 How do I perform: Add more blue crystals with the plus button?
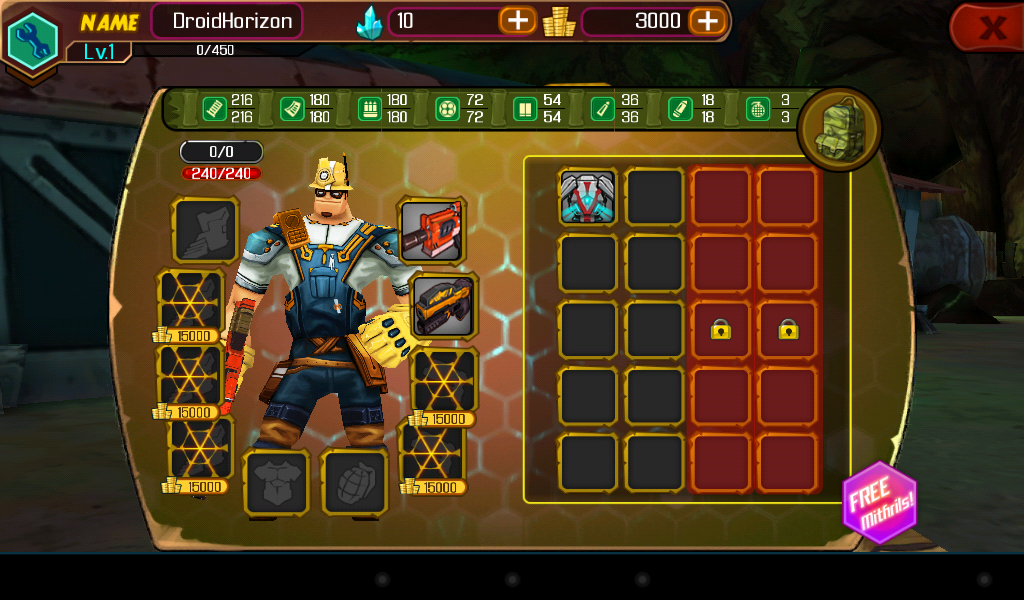[517, 21]
